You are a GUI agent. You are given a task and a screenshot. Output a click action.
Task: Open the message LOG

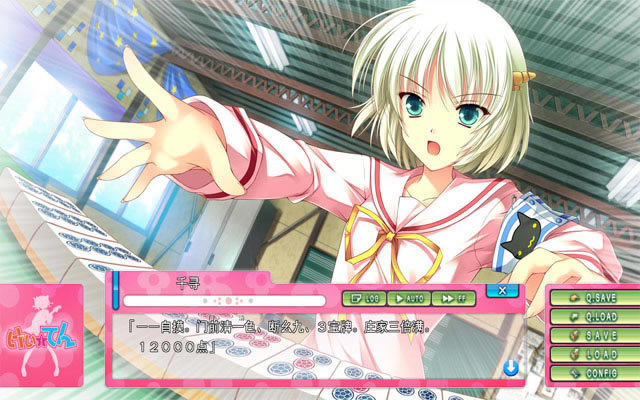[363, 298]
